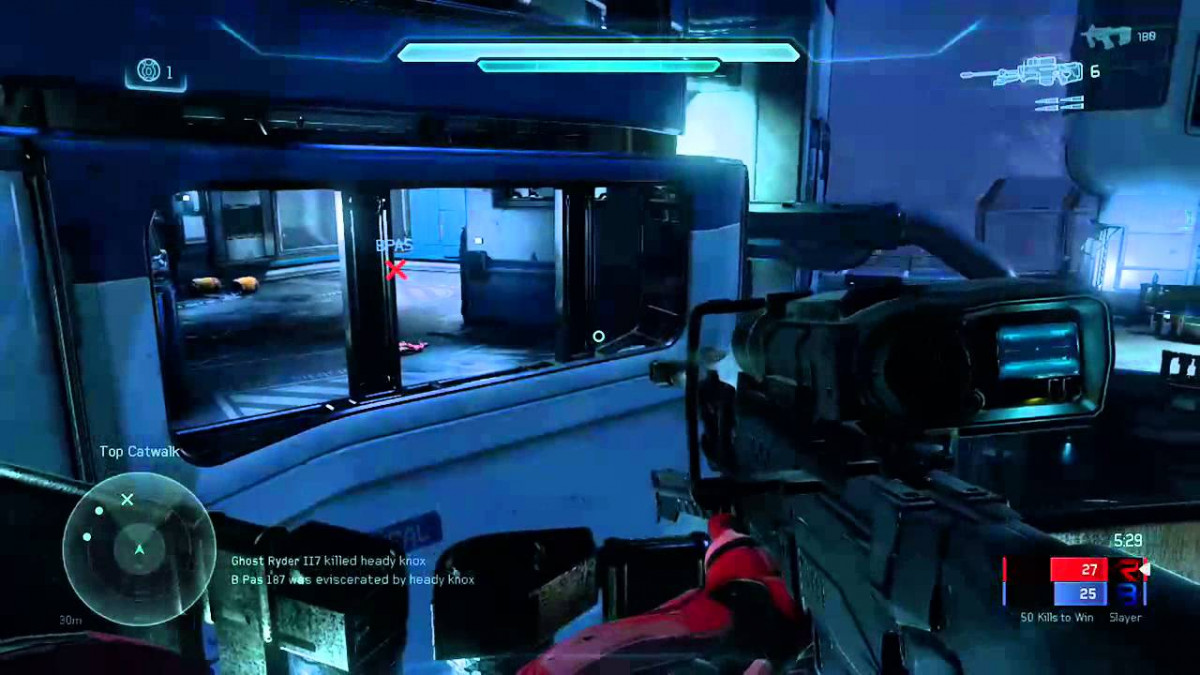The width and height of the screenshot is (1200, 675).
Task: Choose the secondary assault rifle icon
Action: 1104,37
